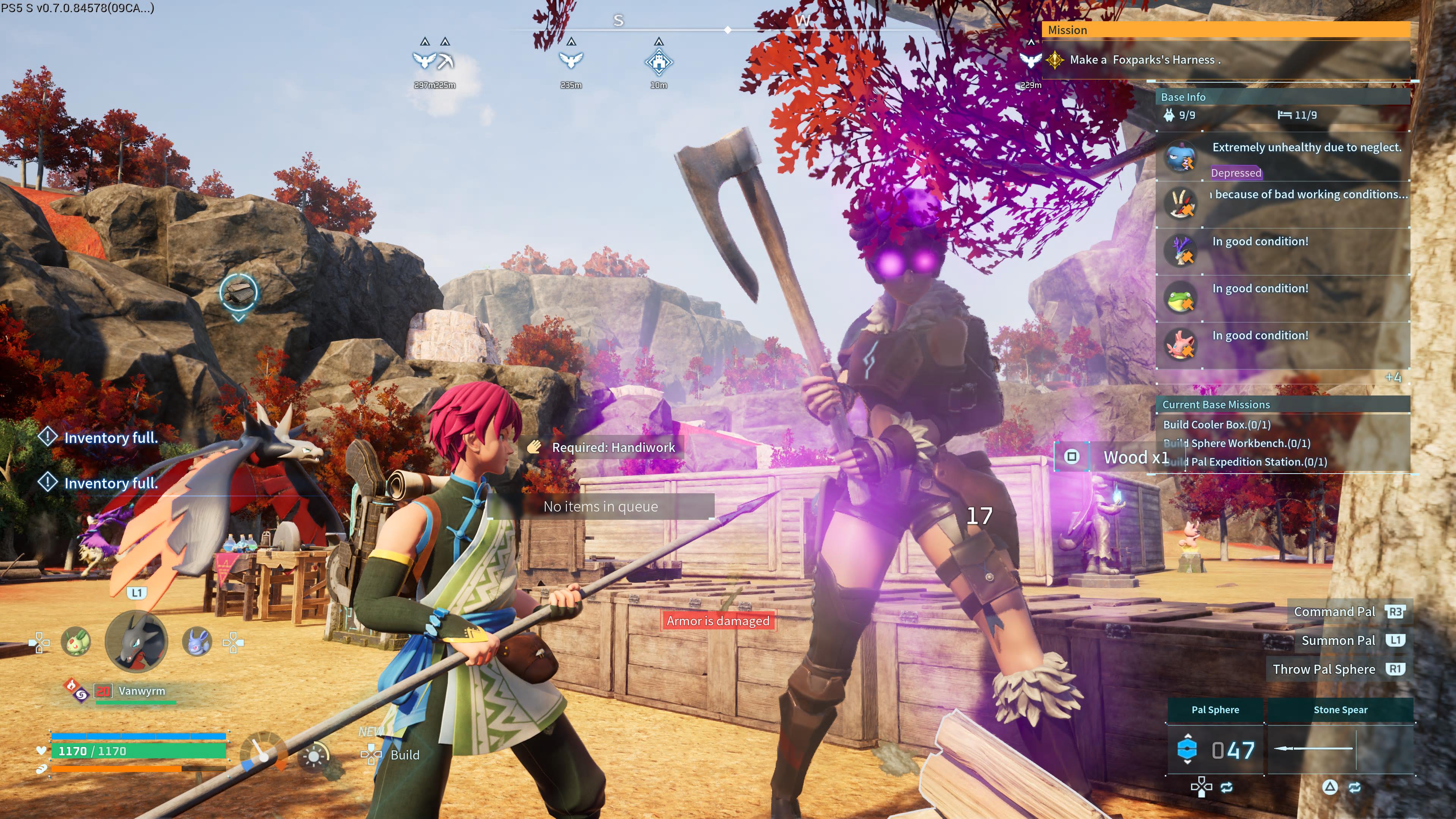
Task: Click the pickaxe compass marker
Action: [x=446, y=61]
